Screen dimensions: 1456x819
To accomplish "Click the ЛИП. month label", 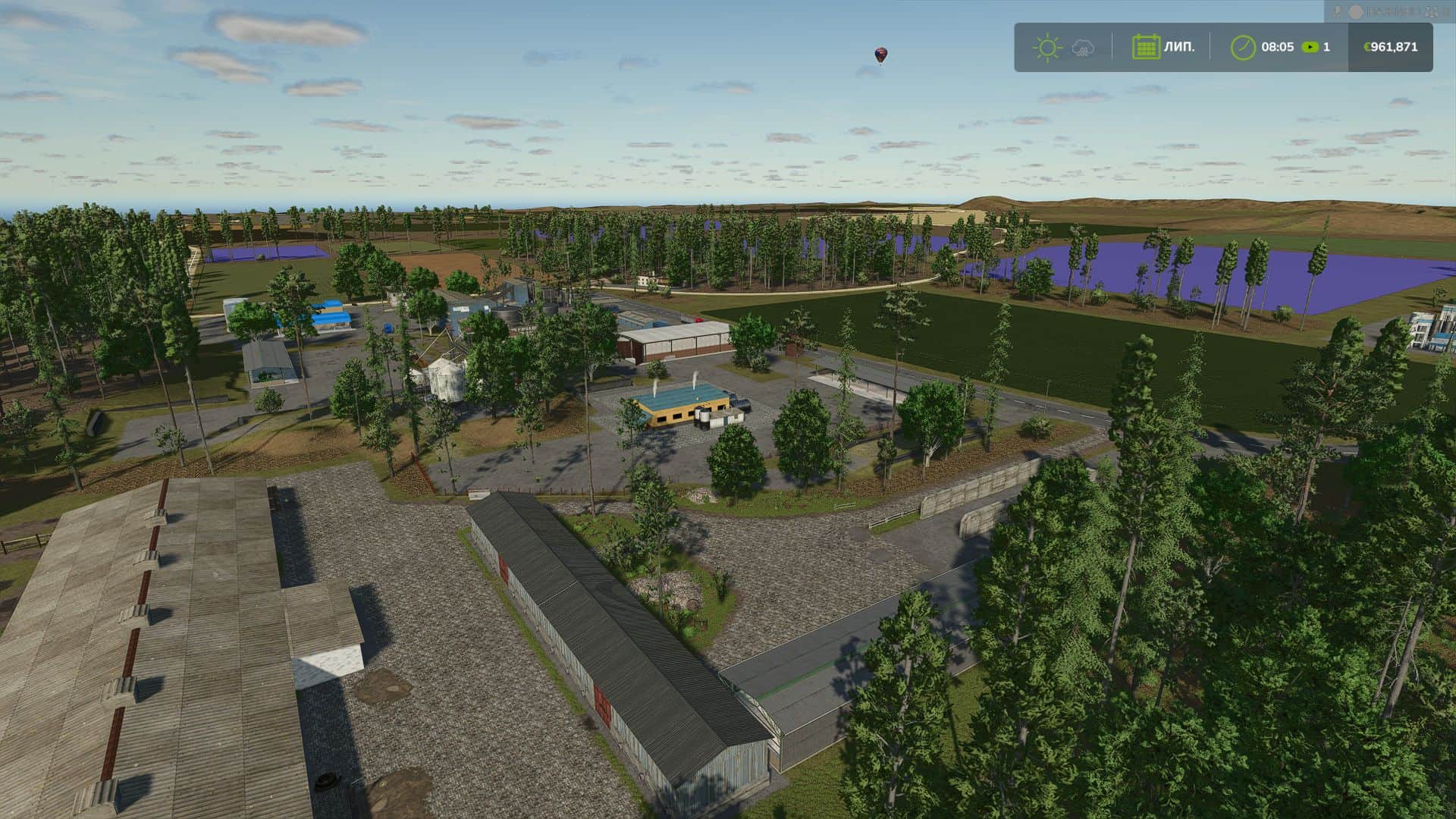I will tap(1179, 47).
